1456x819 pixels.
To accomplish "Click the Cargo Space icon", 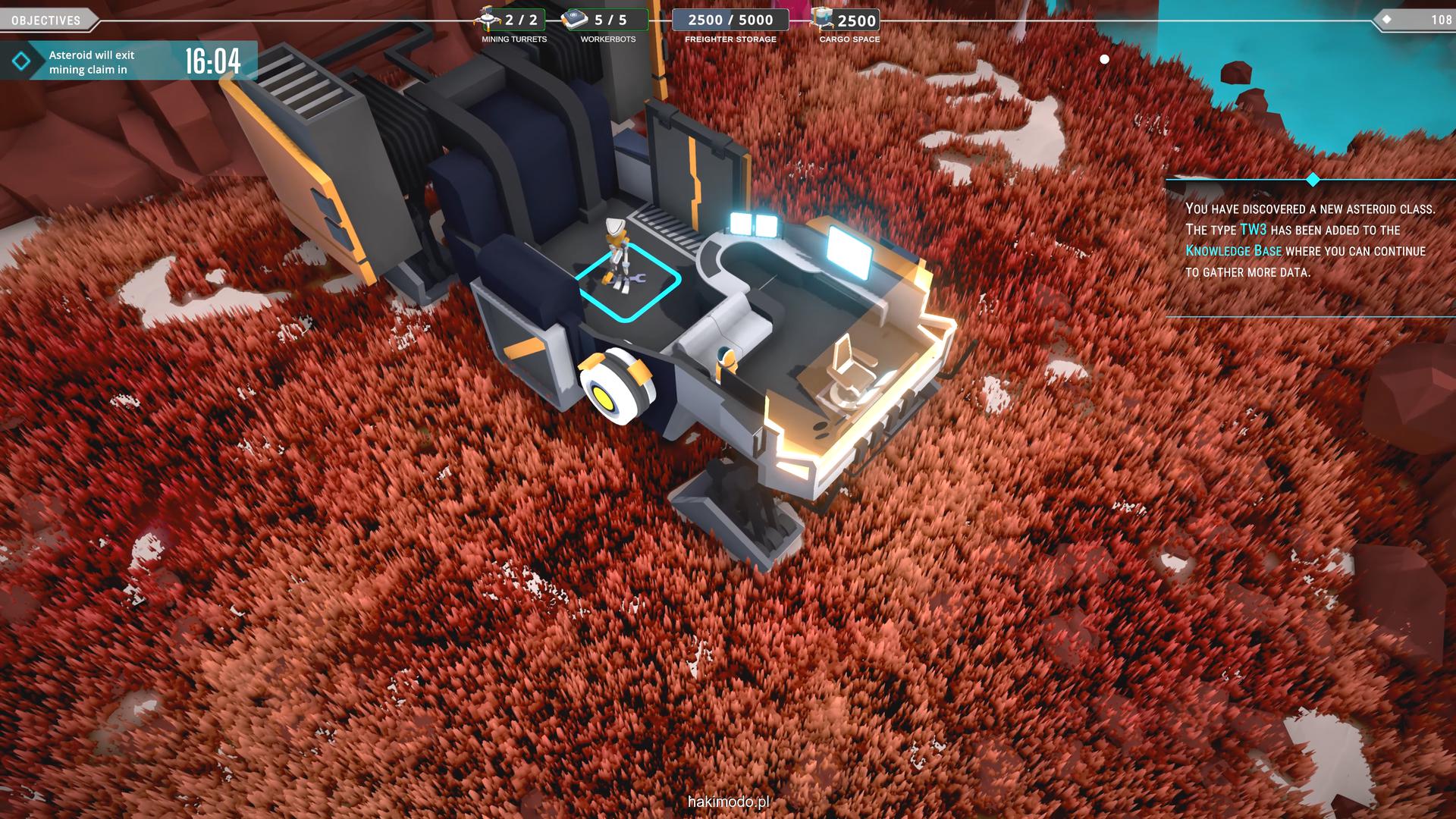I will (x=822, y=19).
